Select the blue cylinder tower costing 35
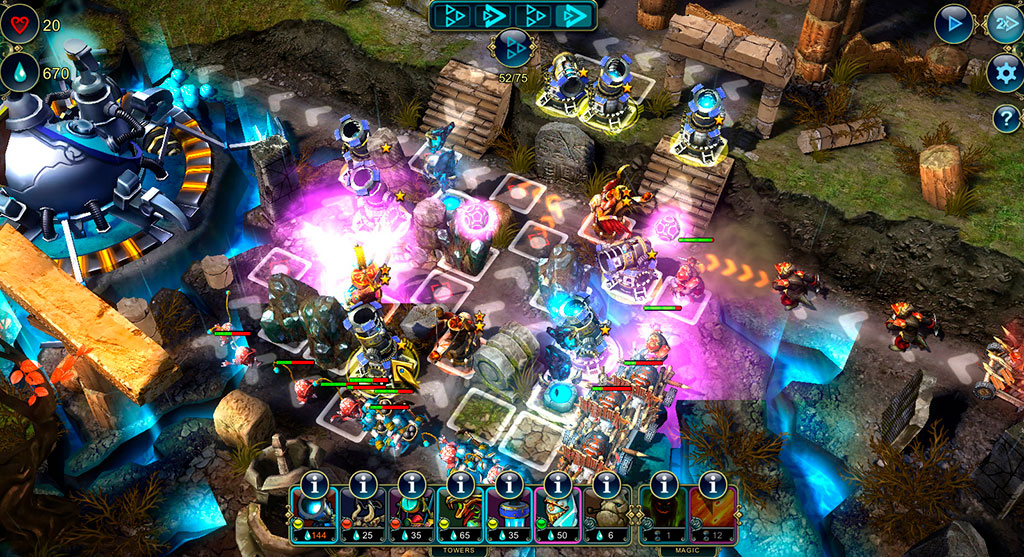Screen dimensions: 1024x557 pos(510,514)
